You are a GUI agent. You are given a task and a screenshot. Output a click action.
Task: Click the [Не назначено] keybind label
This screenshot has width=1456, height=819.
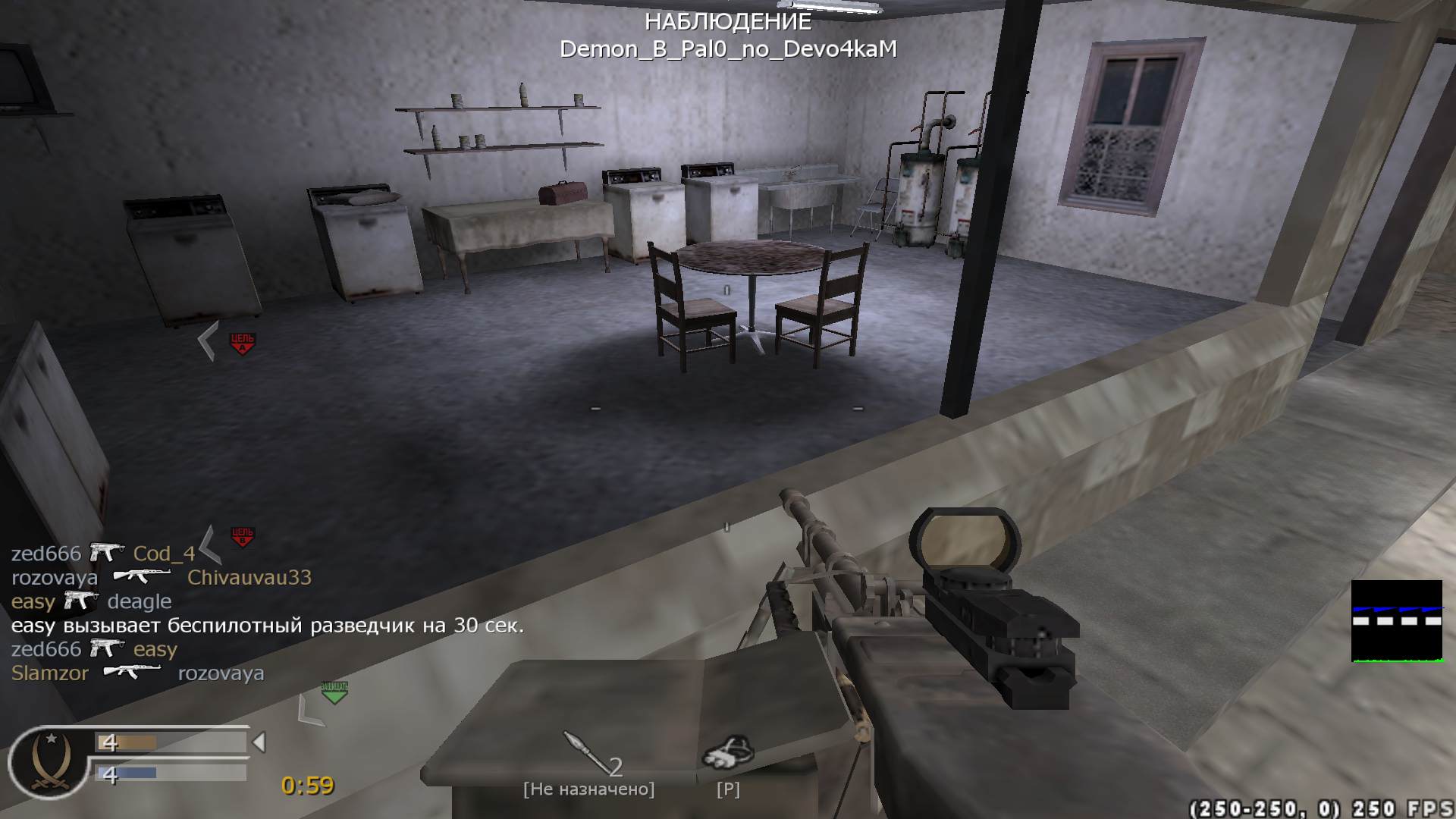coord(589,789)
